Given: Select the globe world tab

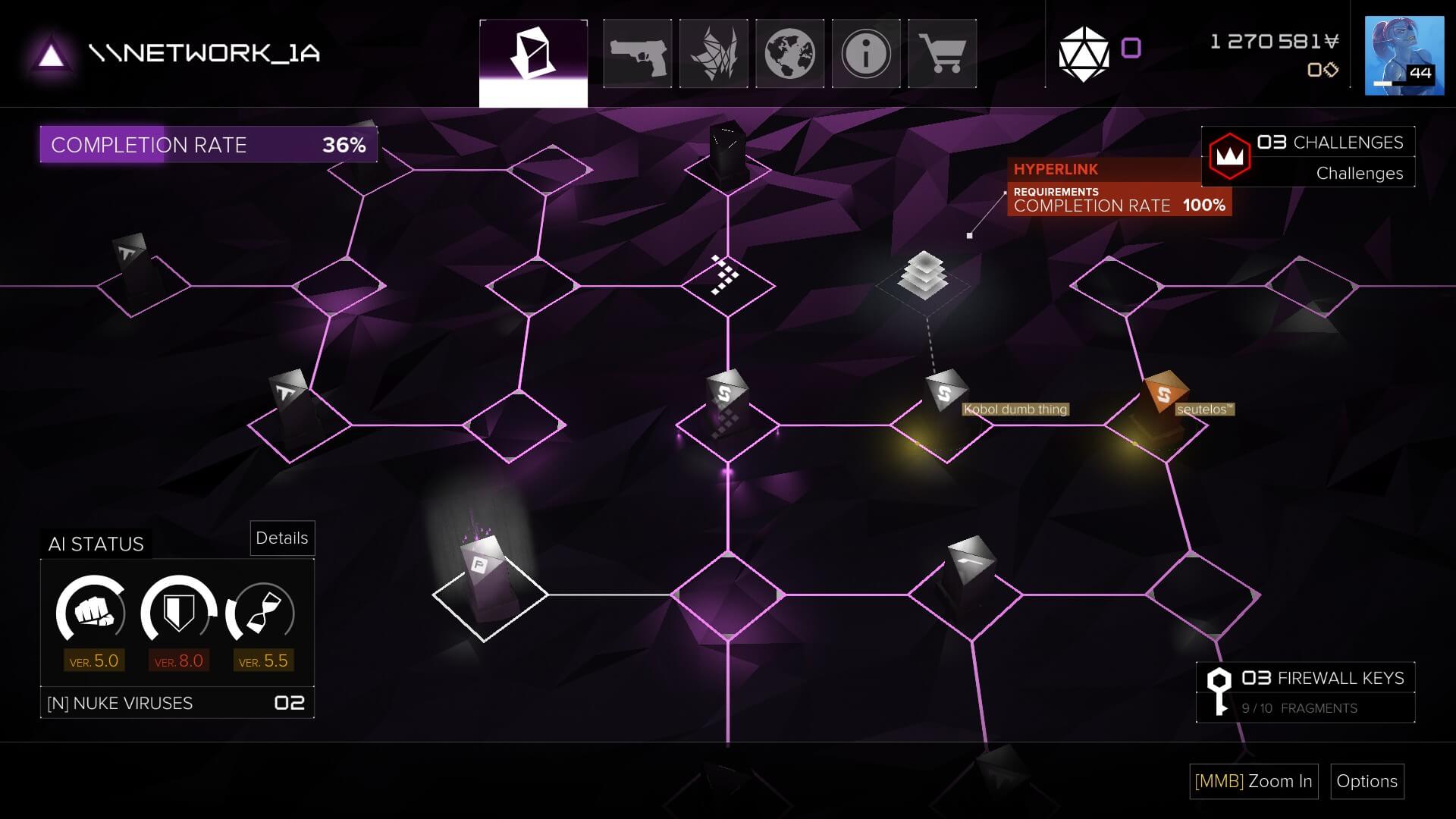Looking at the screenshot, I should tap(789, 54).
